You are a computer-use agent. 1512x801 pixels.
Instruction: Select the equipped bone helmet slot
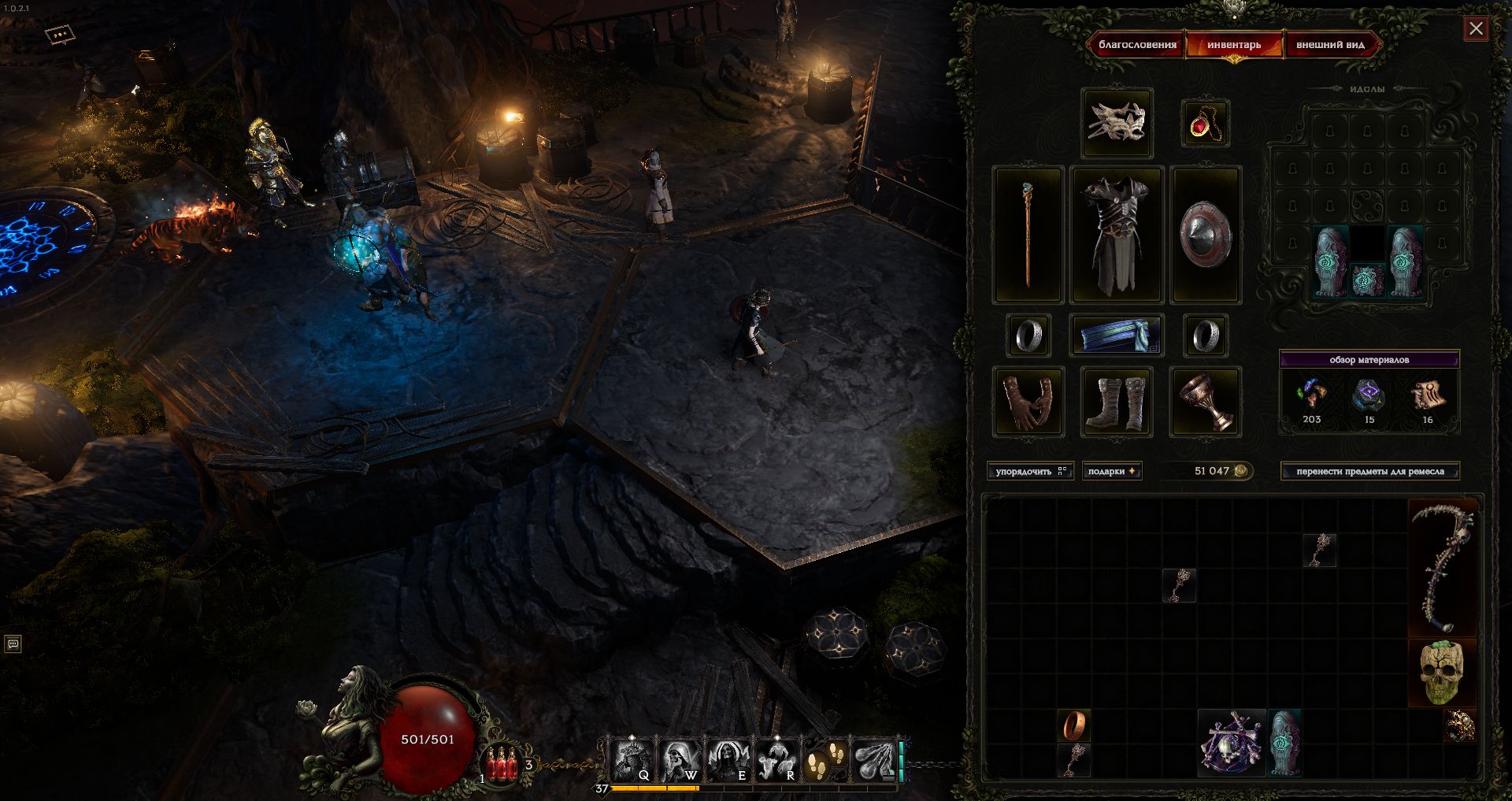[1117, 123]
